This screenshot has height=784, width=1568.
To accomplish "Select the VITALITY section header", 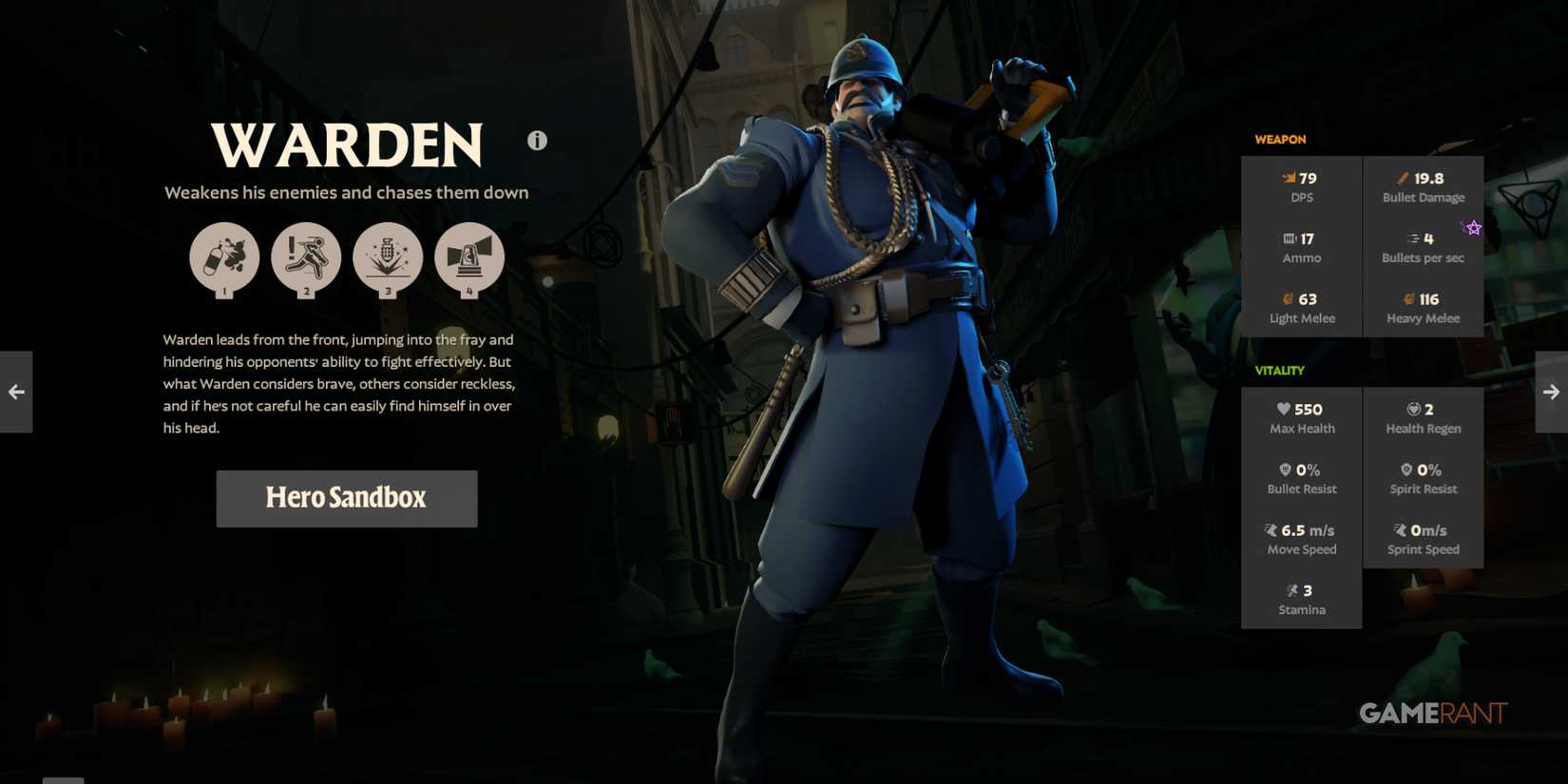I will tap(1280, 370).
